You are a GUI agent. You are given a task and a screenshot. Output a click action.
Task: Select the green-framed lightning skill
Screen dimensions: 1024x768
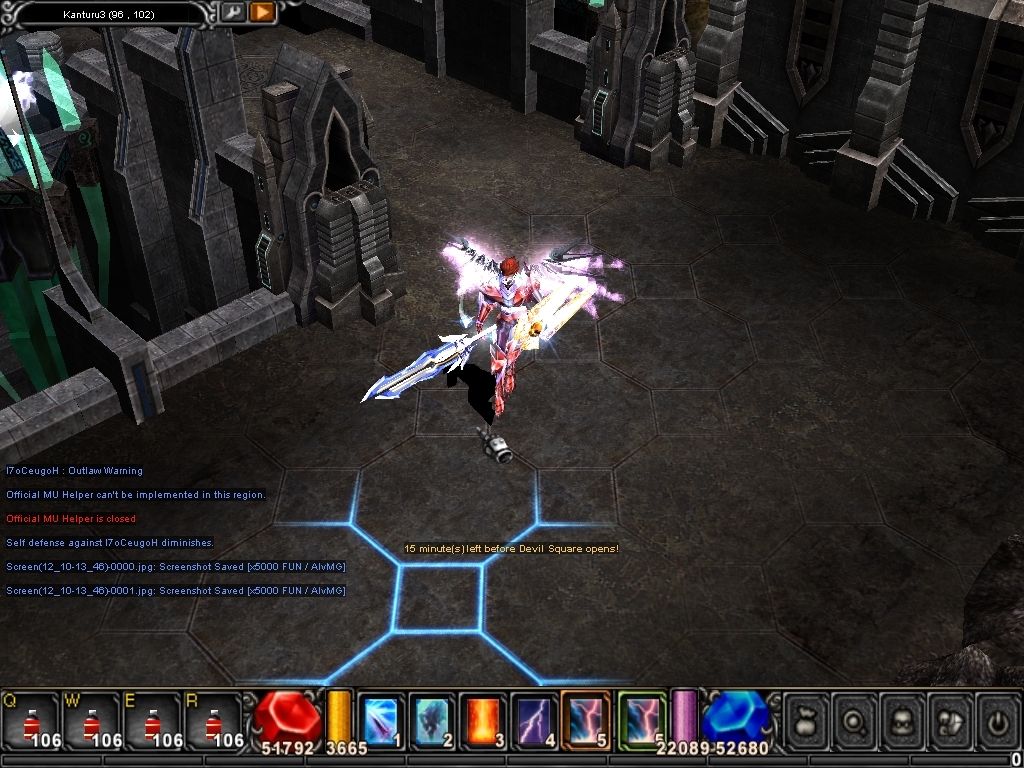point(641,719)
